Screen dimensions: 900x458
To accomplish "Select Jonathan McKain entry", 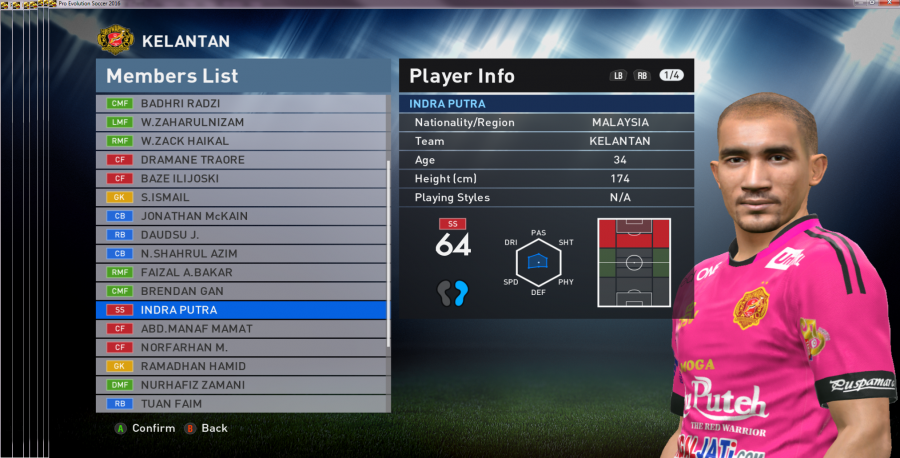I will tap(242, 216).
